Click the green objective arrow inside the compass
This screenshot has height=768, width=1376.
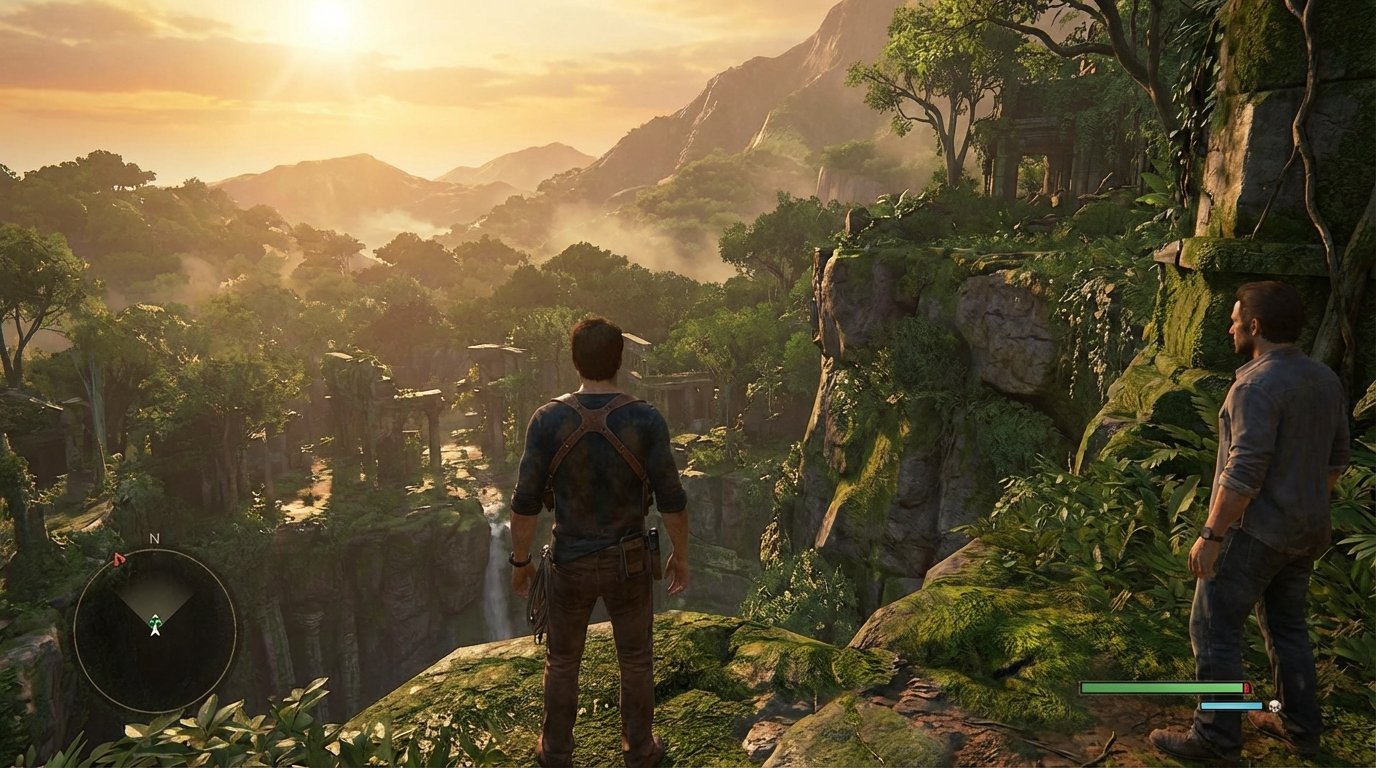[x=155, y=620]
